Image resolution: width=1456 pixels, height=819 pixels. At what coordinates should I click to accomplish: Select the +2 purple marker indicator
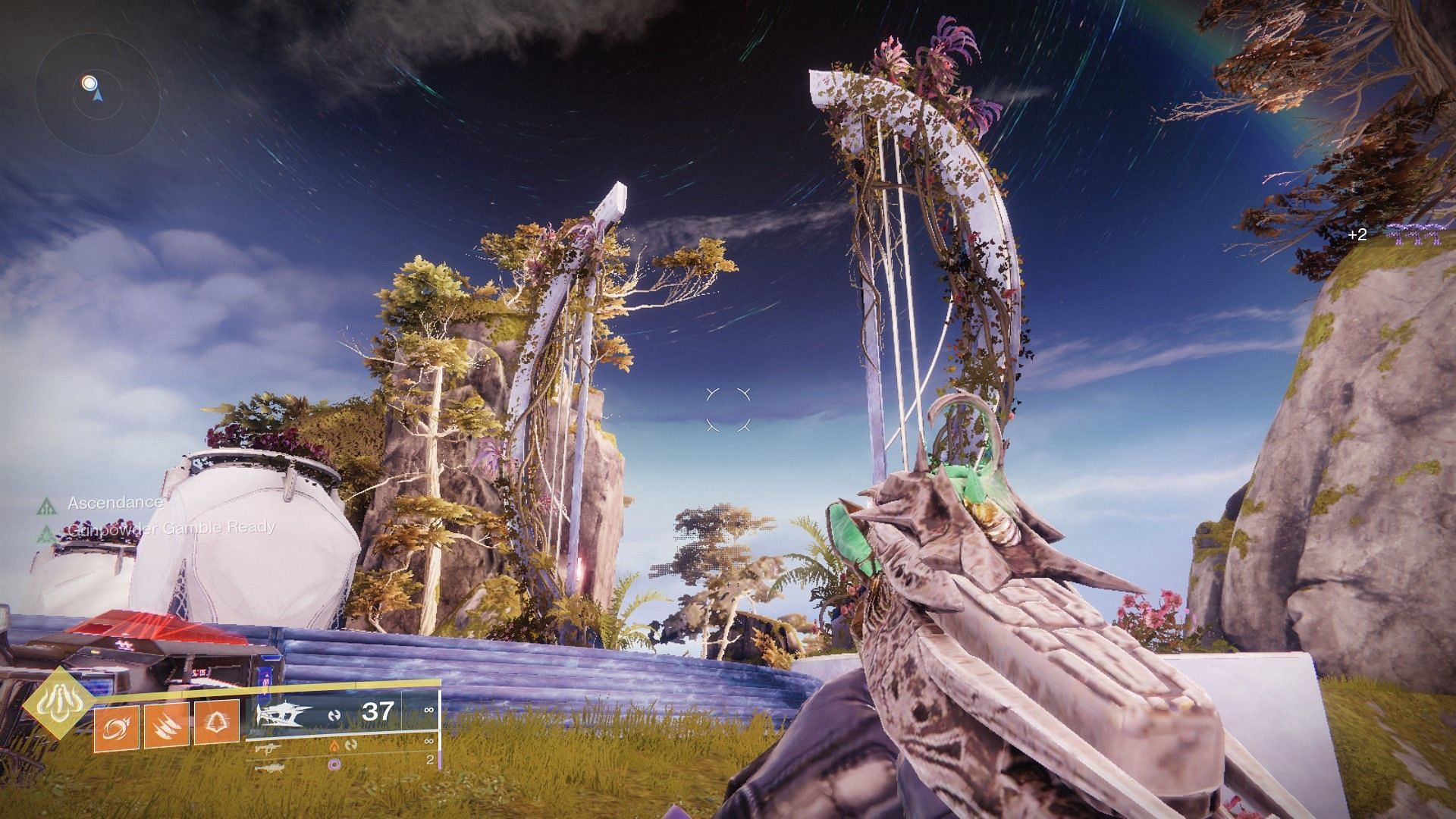pyautogui.click(x=1357, y=235)
